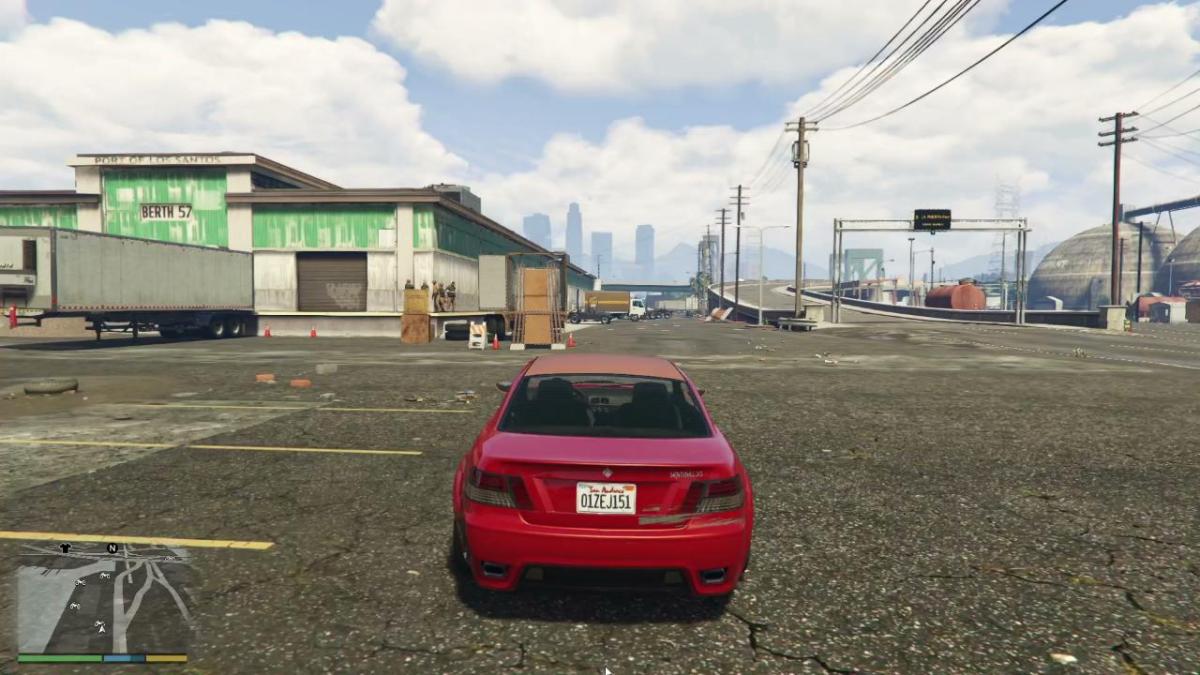Select the clothing store T-shirt blip
The image size is (1200, 675).
(66, 548)
